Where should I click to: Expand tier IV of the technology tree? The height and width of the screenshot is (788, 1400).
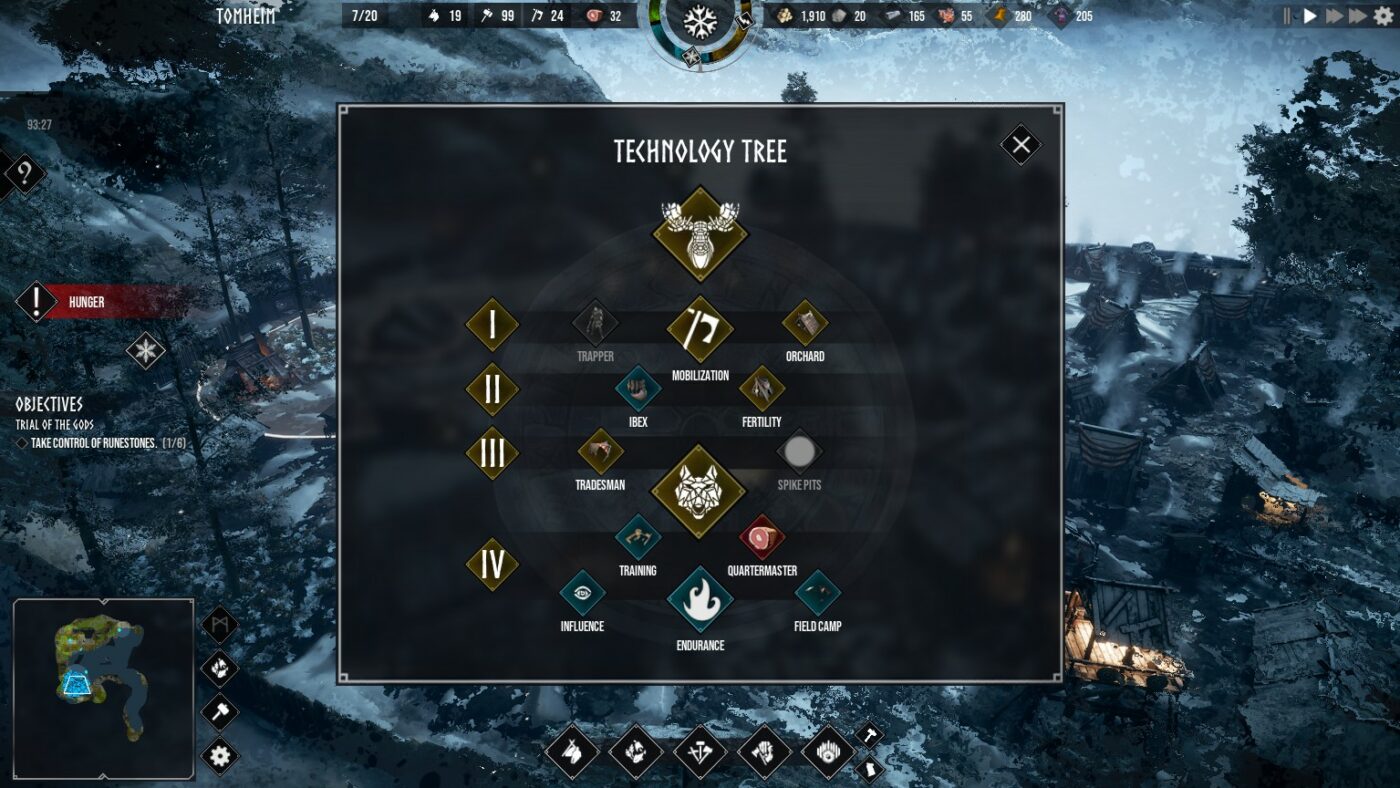(x=492, y=563)
